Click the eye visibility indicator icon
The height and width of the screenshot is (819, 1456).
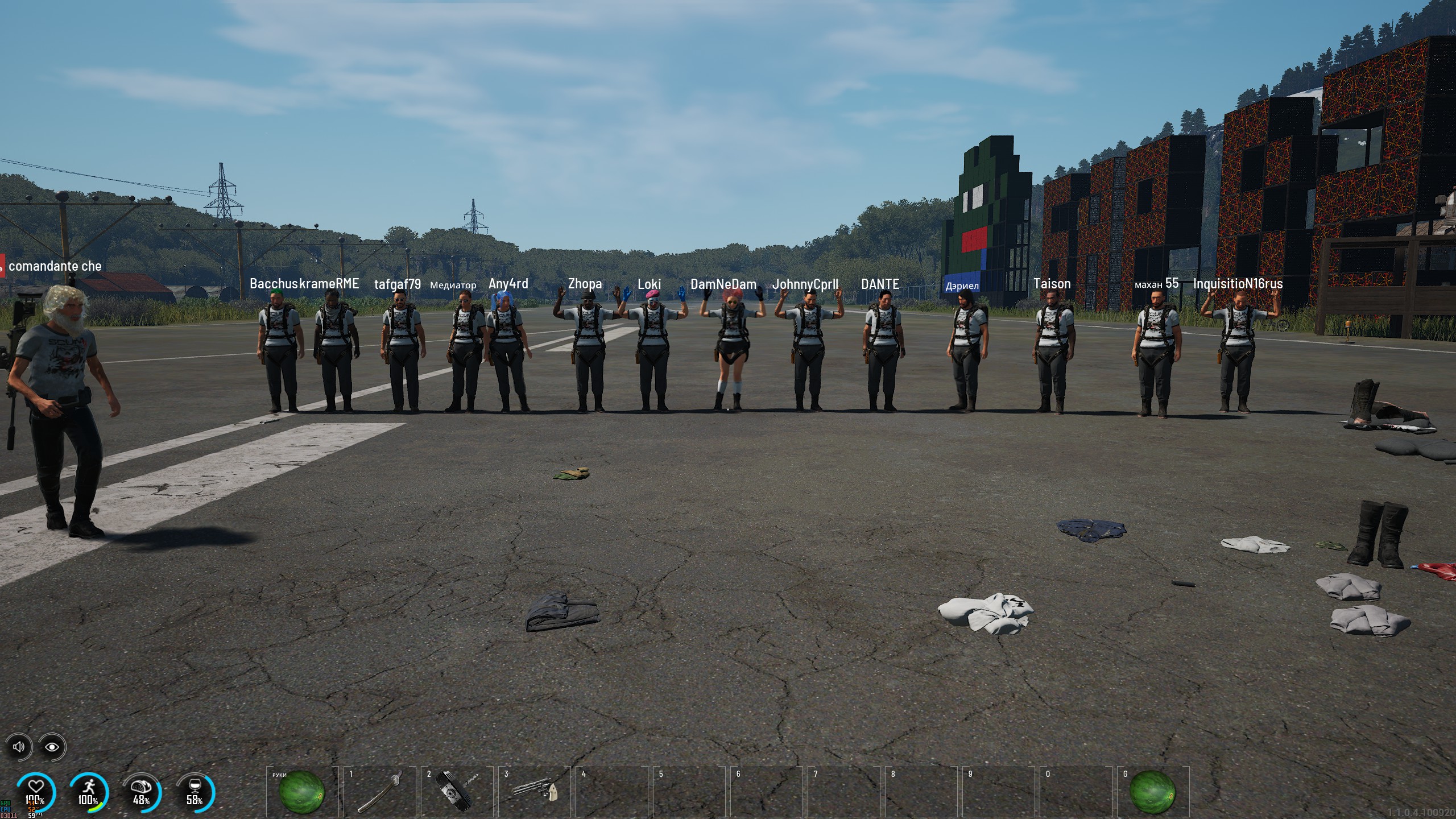pyautogui.click(x=52, y=747)
